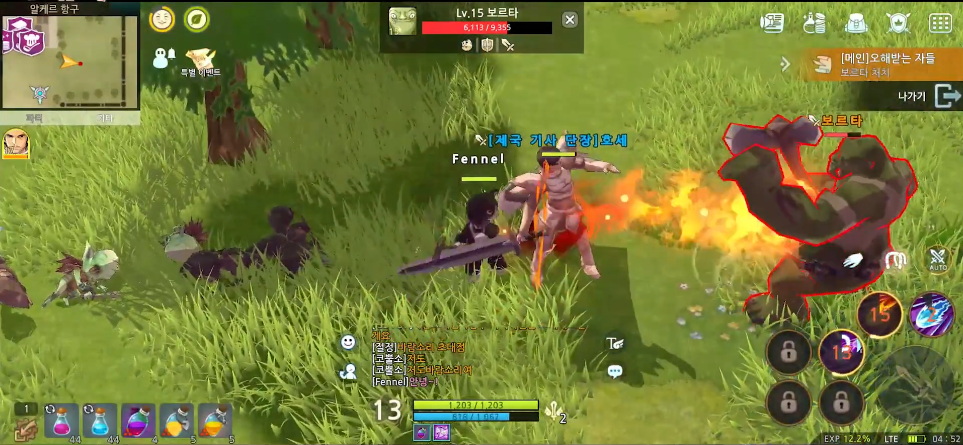
Task: Close the Lv.15 target info panel
Action: 569,20
